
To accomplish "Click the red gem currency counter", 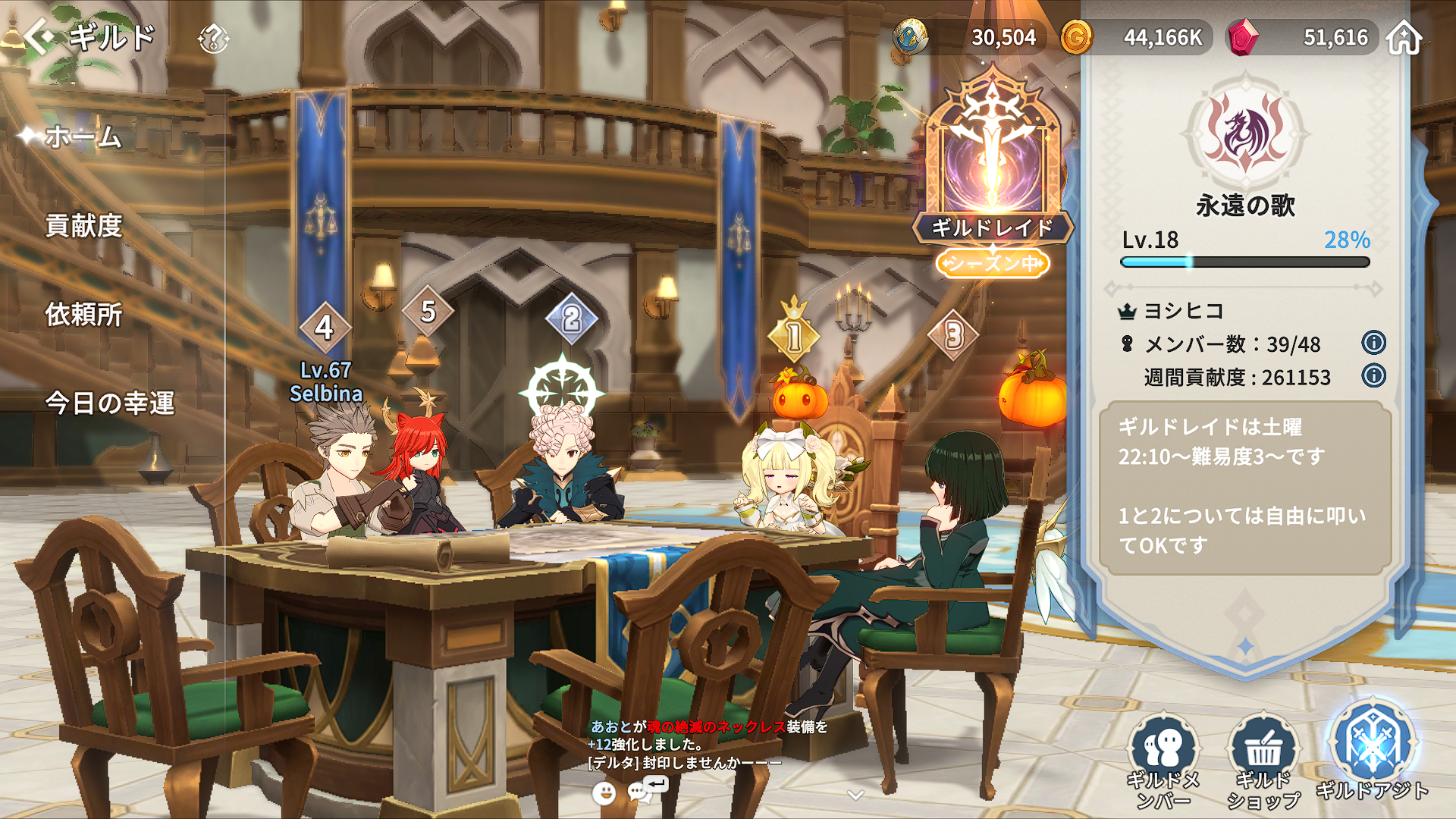I will point(1301,37).
